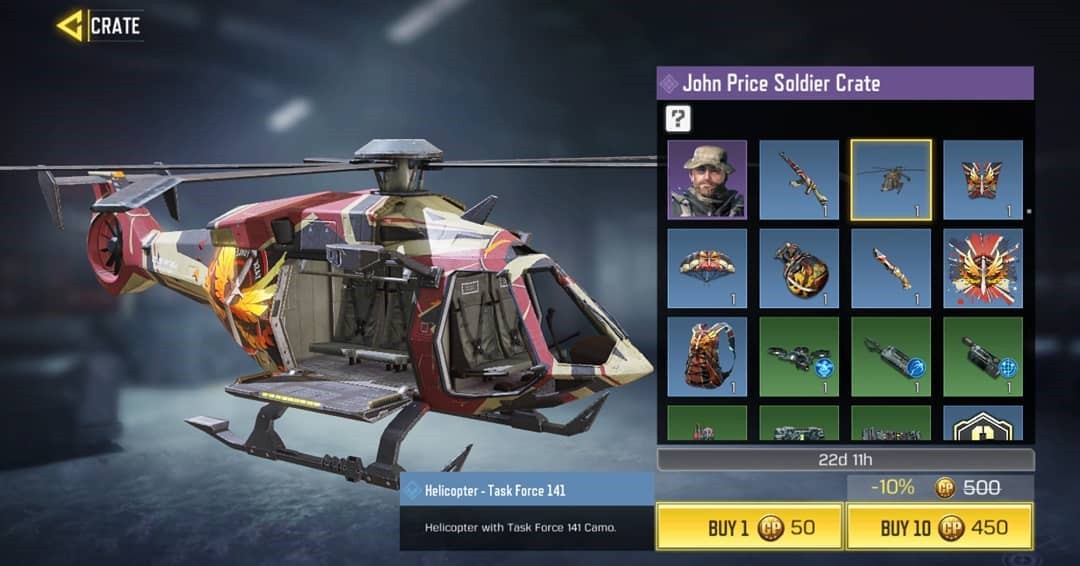The height and width of the screenshot is (566, 1080).
Task: Pick the round grenade skin tile
Action: 799,268
